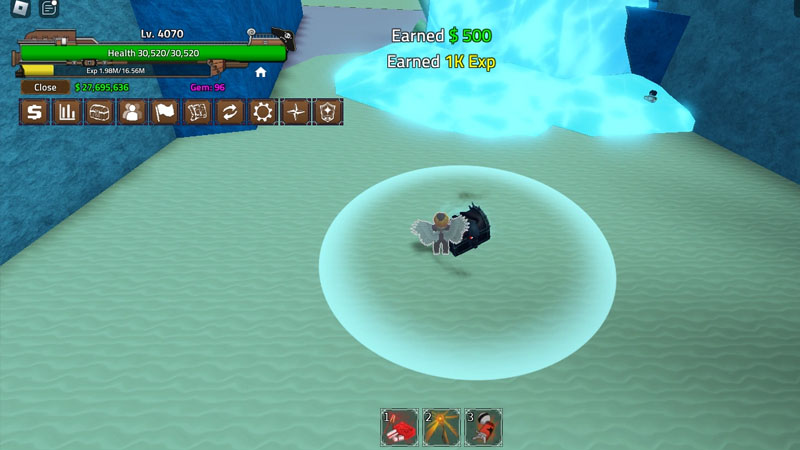Open the gear settings menu
800x450 pixels.
(263, 112)
